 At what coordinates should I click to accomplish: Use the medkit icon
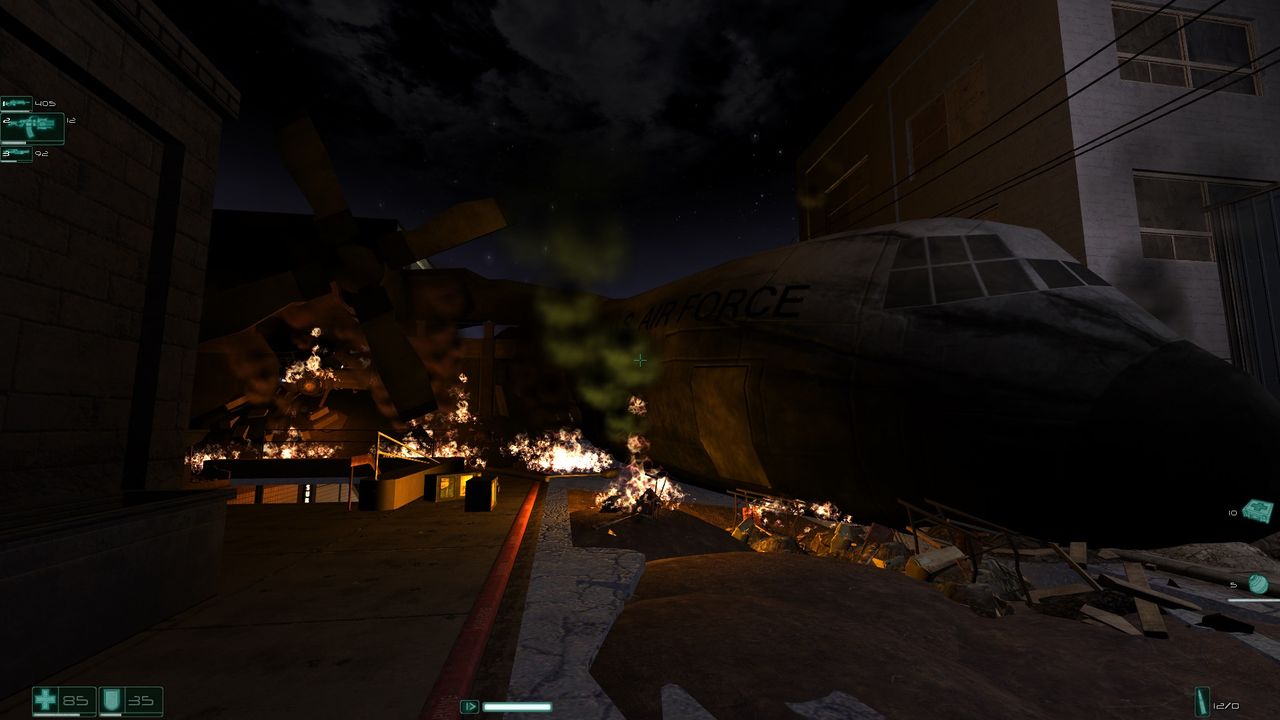click(x=1257, y=511)
